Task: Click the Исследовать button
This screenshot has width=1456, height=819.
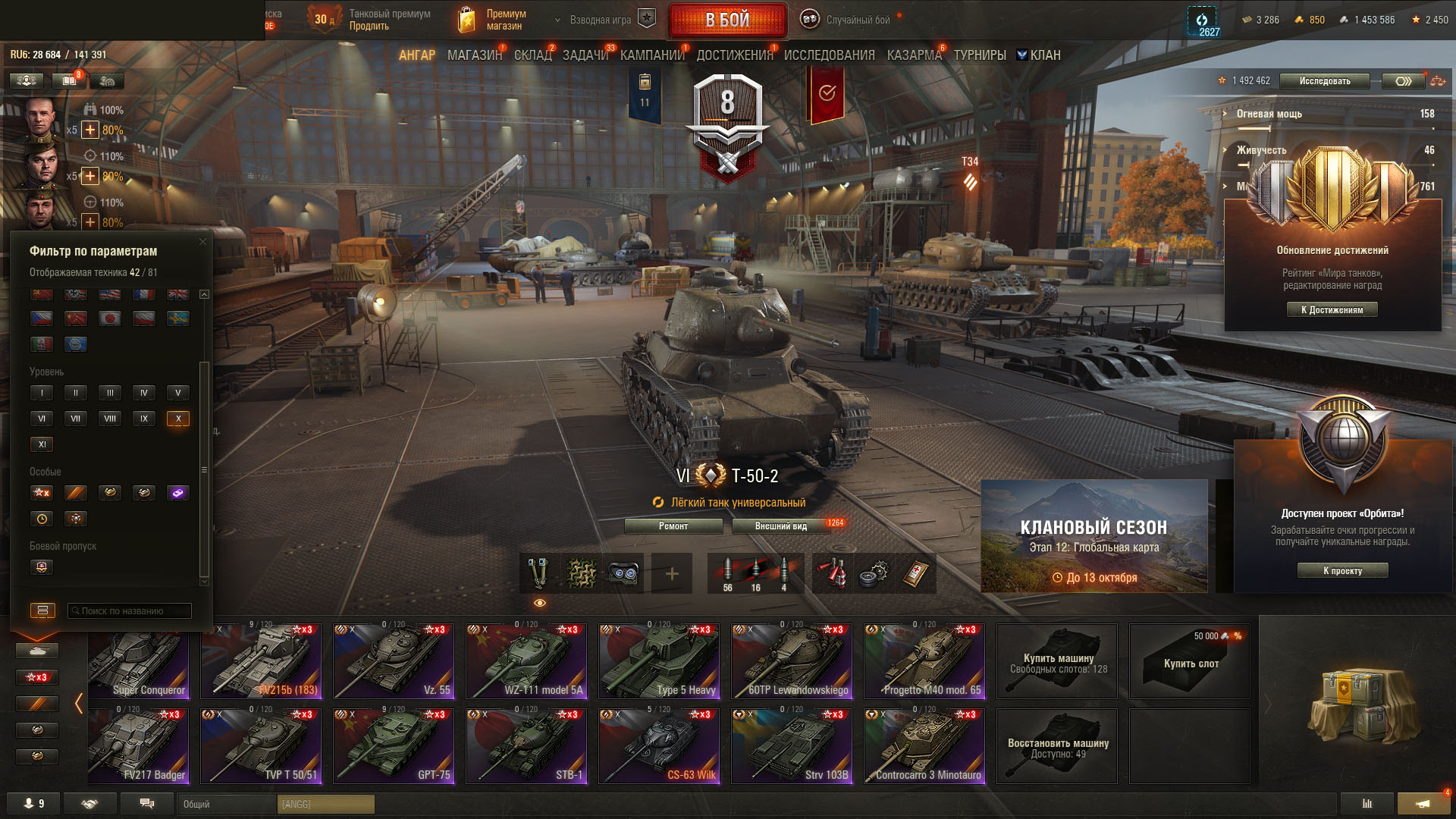Action: [1324, 81]
